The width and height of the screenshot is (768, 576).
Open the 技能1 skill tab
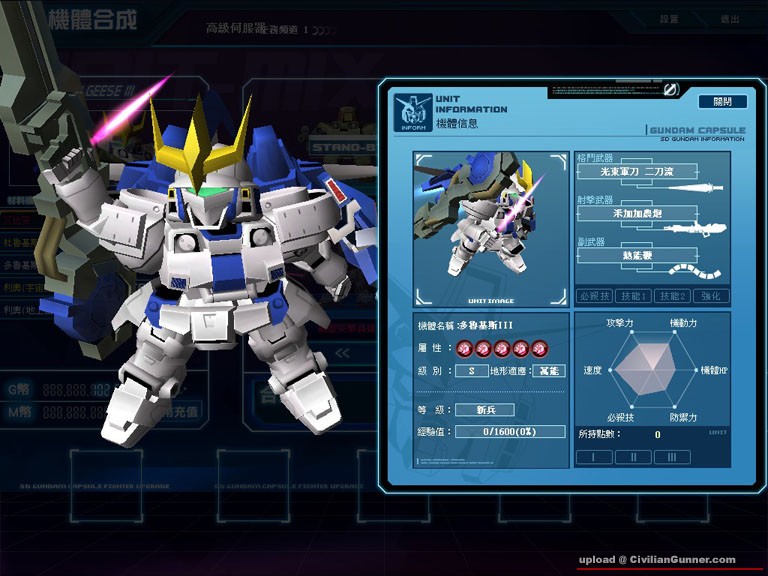631,296
